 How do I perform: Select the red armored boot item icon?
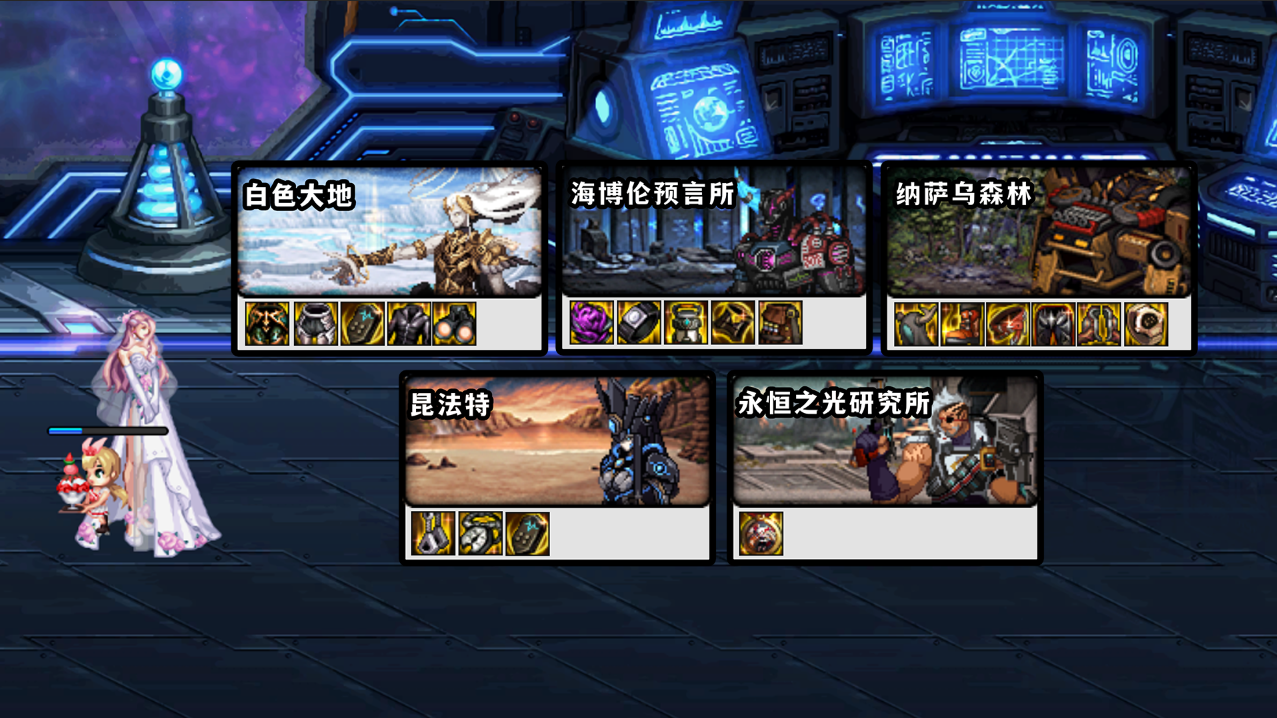(x=962, y=324)
